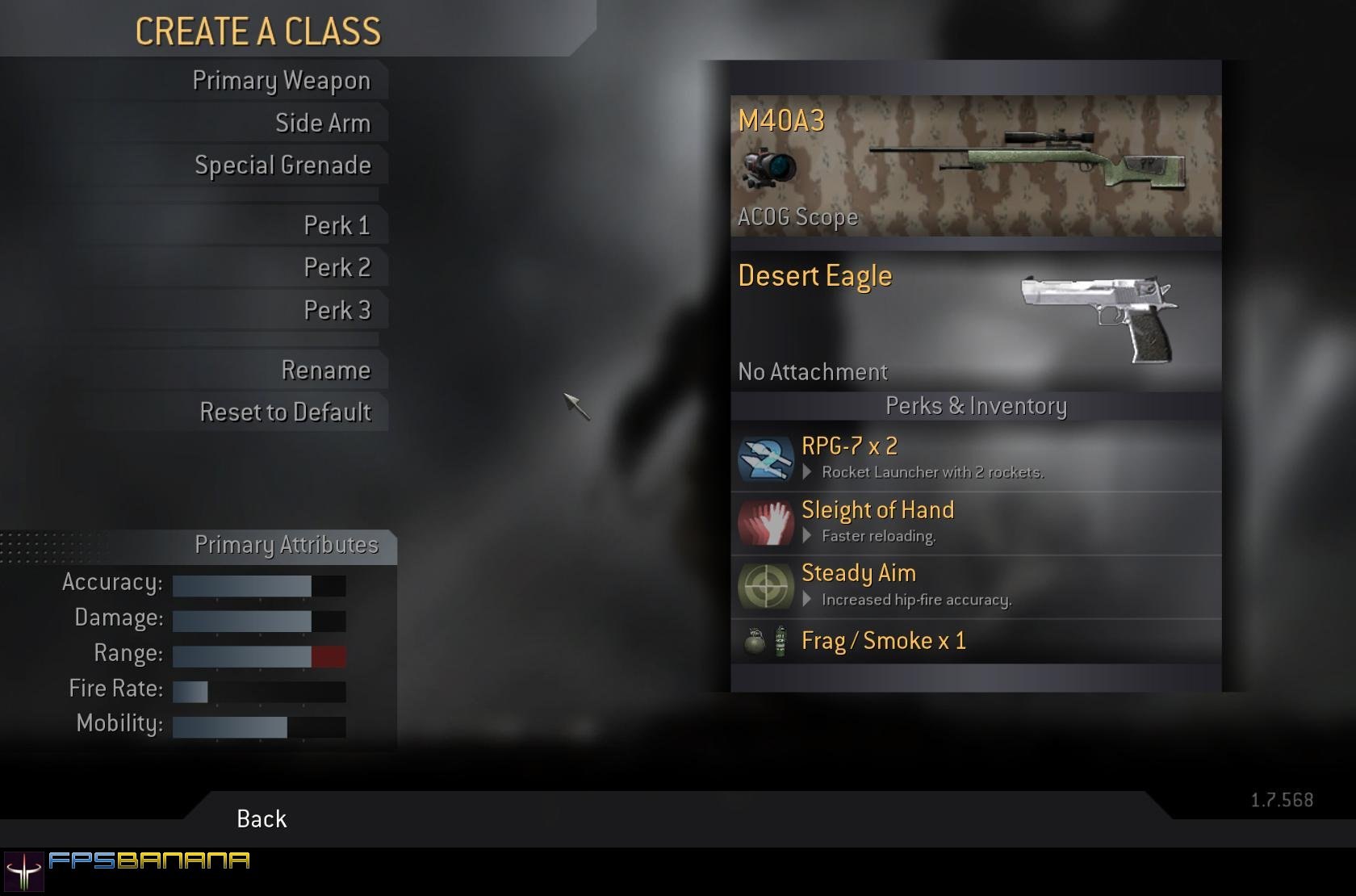Open the Primary Weapon menu

click(281, 81)
